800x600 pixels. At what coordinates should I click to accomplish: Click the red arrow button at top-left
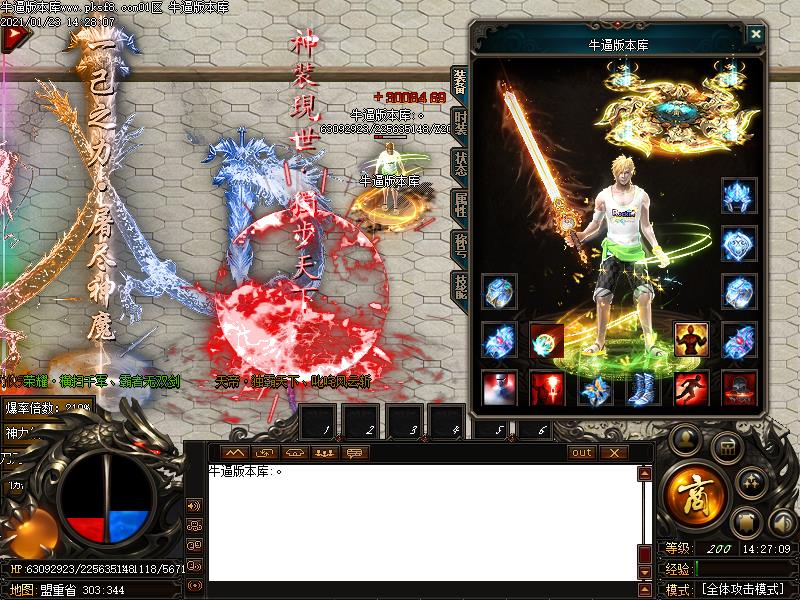(x=13, y=39)
